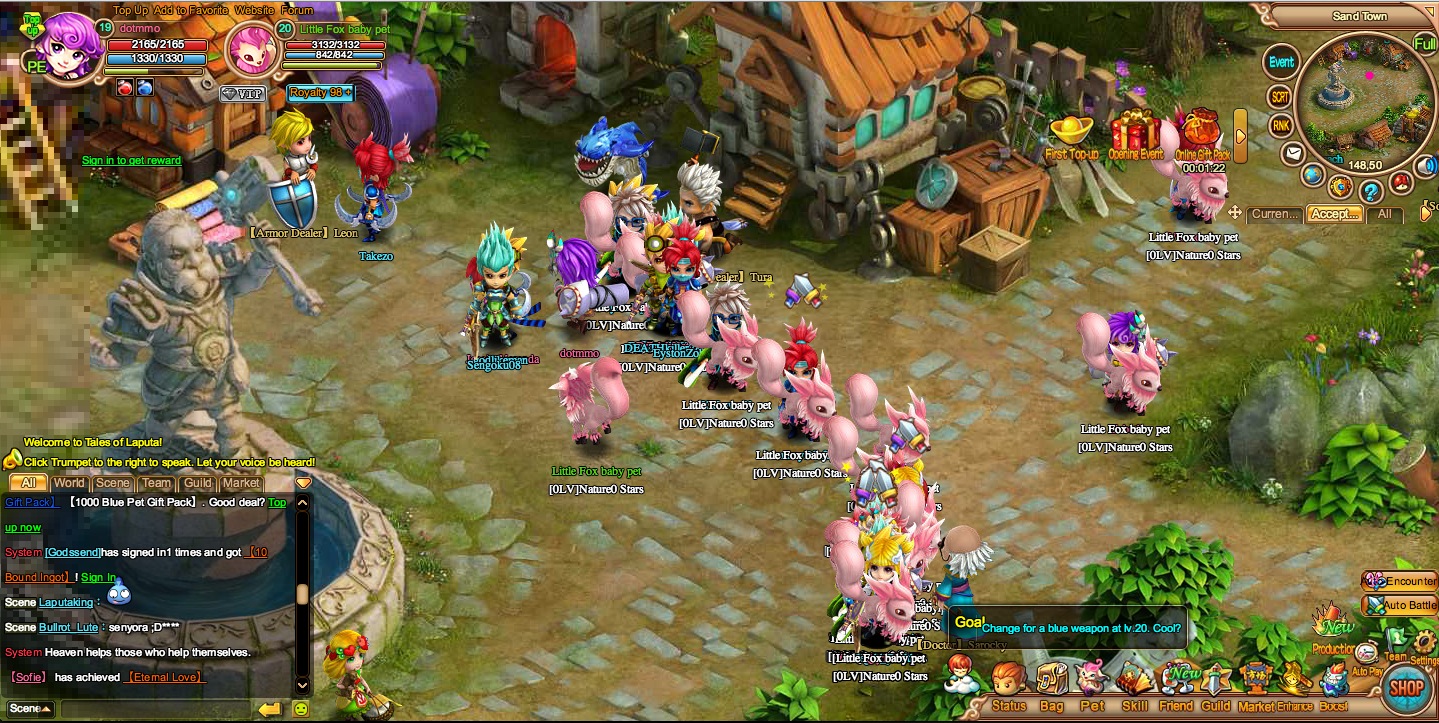Click the blue question mark help icon

pyautogui.click(x=1371, y=189)
